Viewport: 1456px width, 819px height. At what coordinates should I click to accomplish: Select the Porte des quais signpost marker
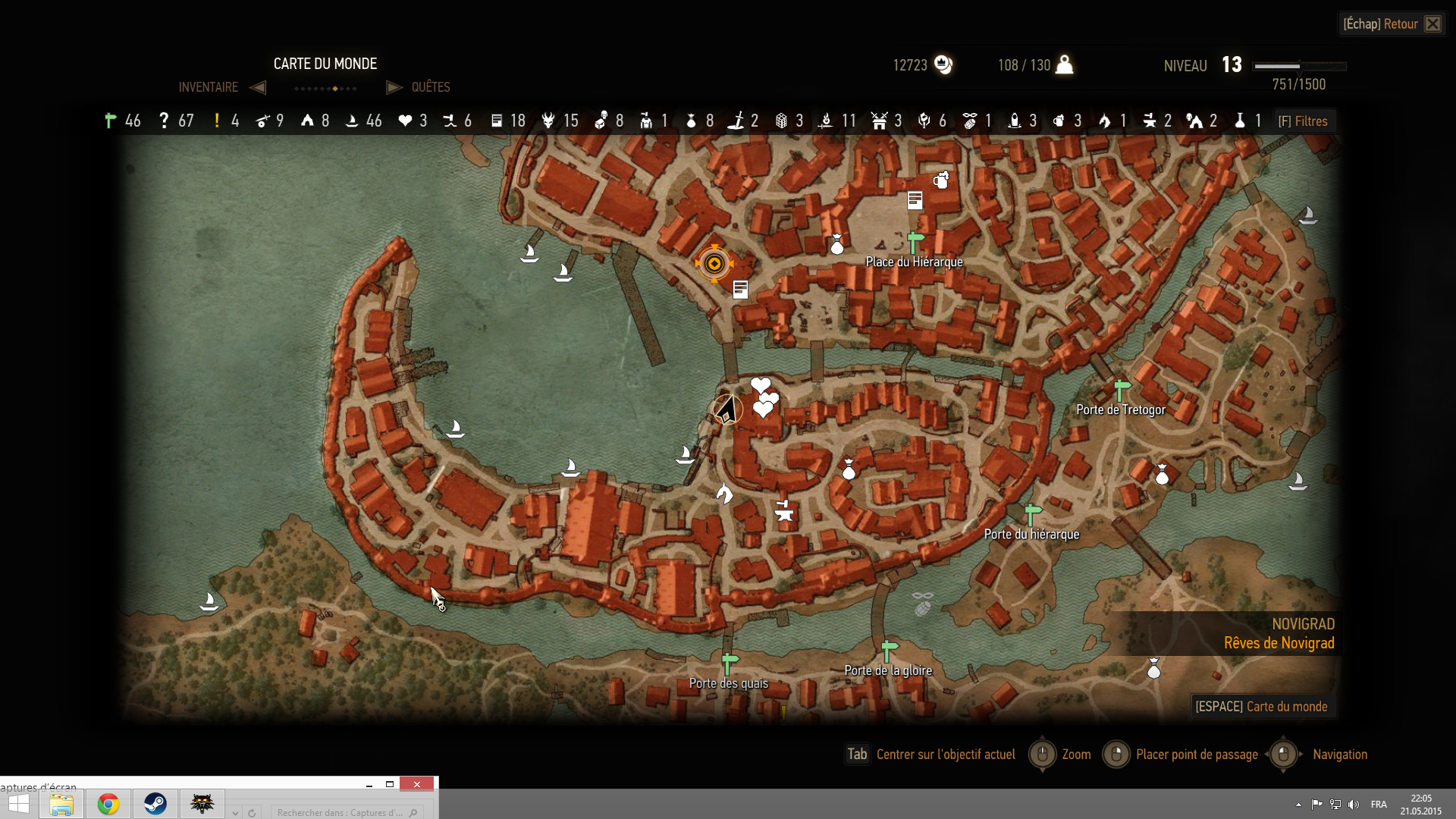pyautogui.click(x=730, y=664)
